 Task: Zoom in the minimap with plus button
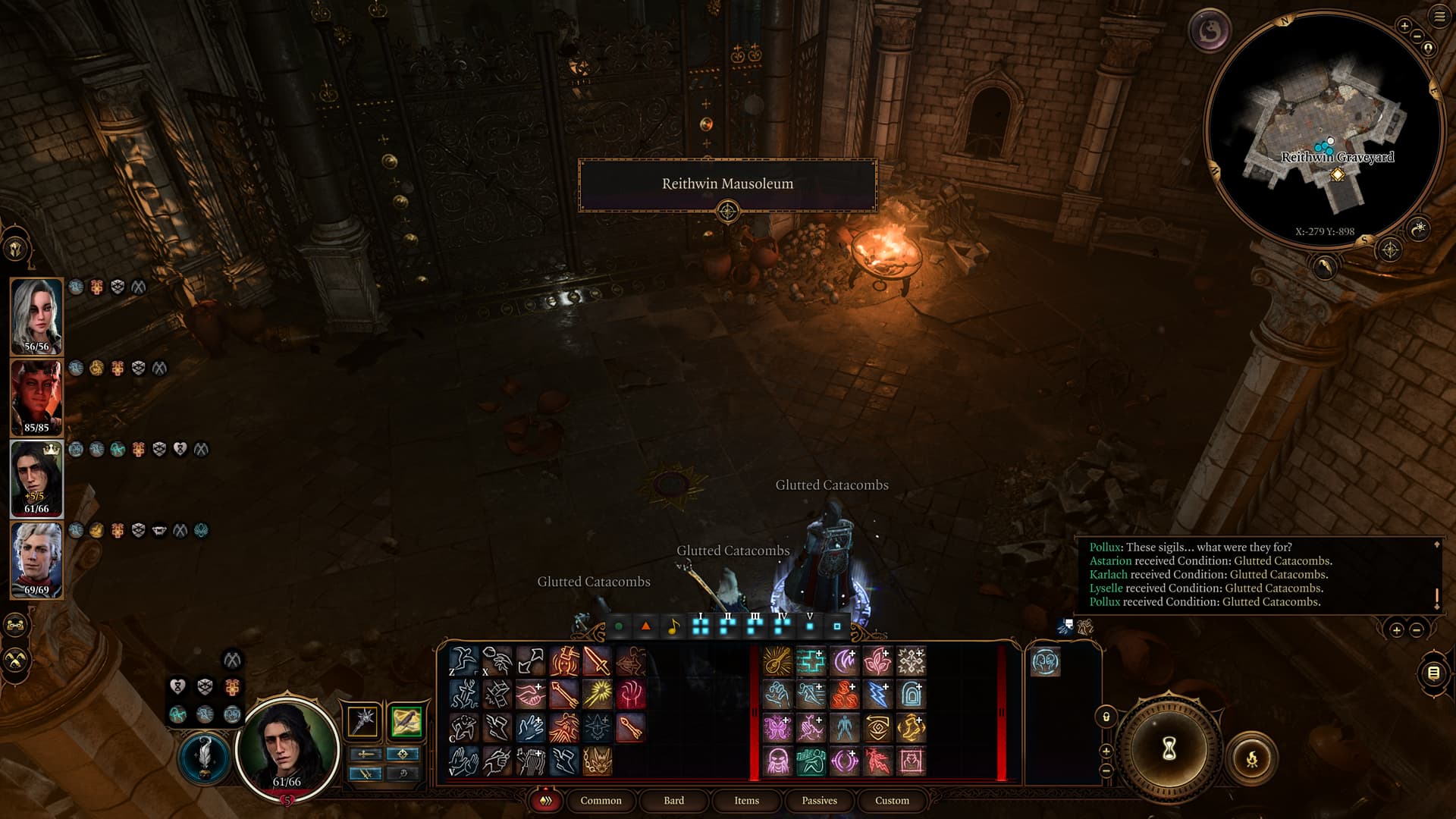point(1404,27)
